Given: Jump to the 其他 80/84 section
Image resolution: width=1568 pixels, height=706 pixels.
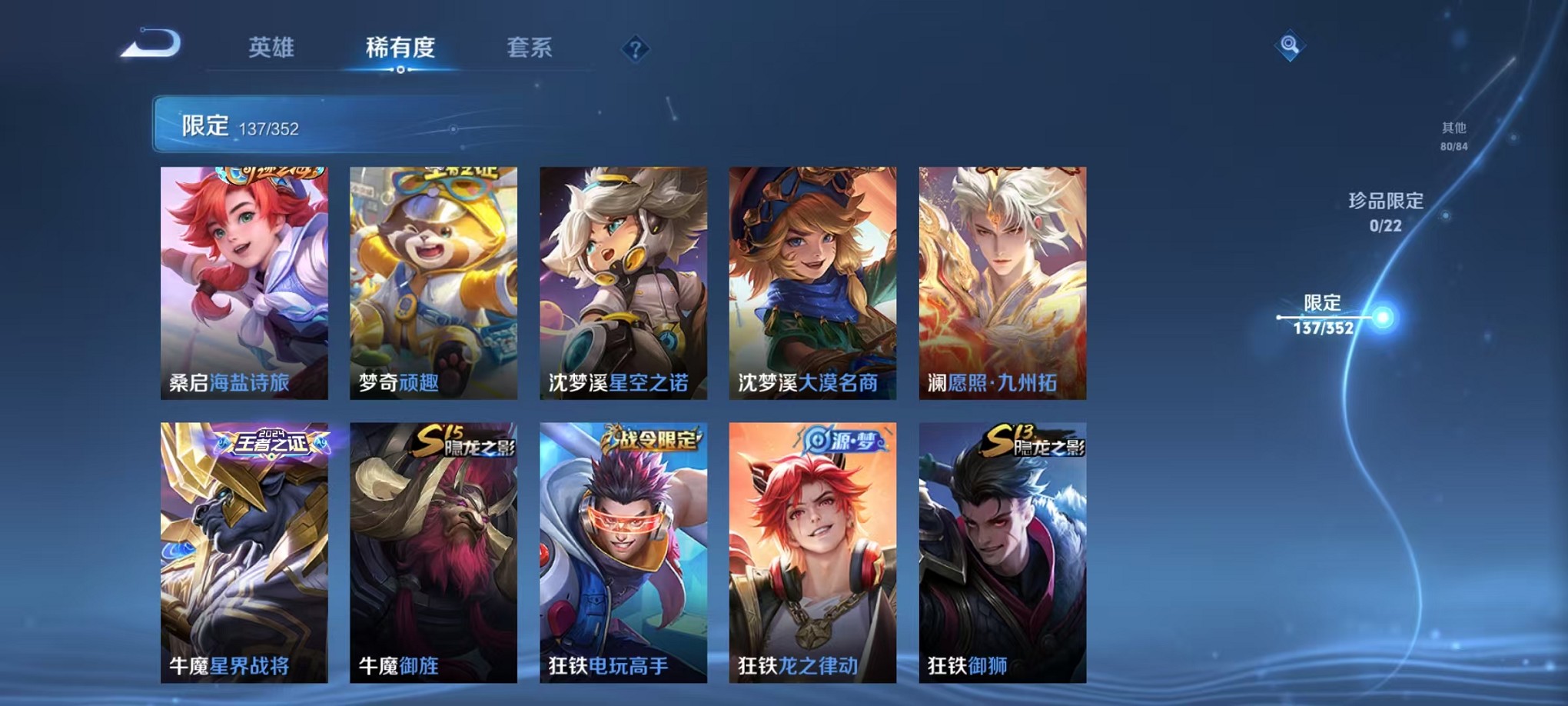Looking at the screenshot, I should click(1453, 137).
